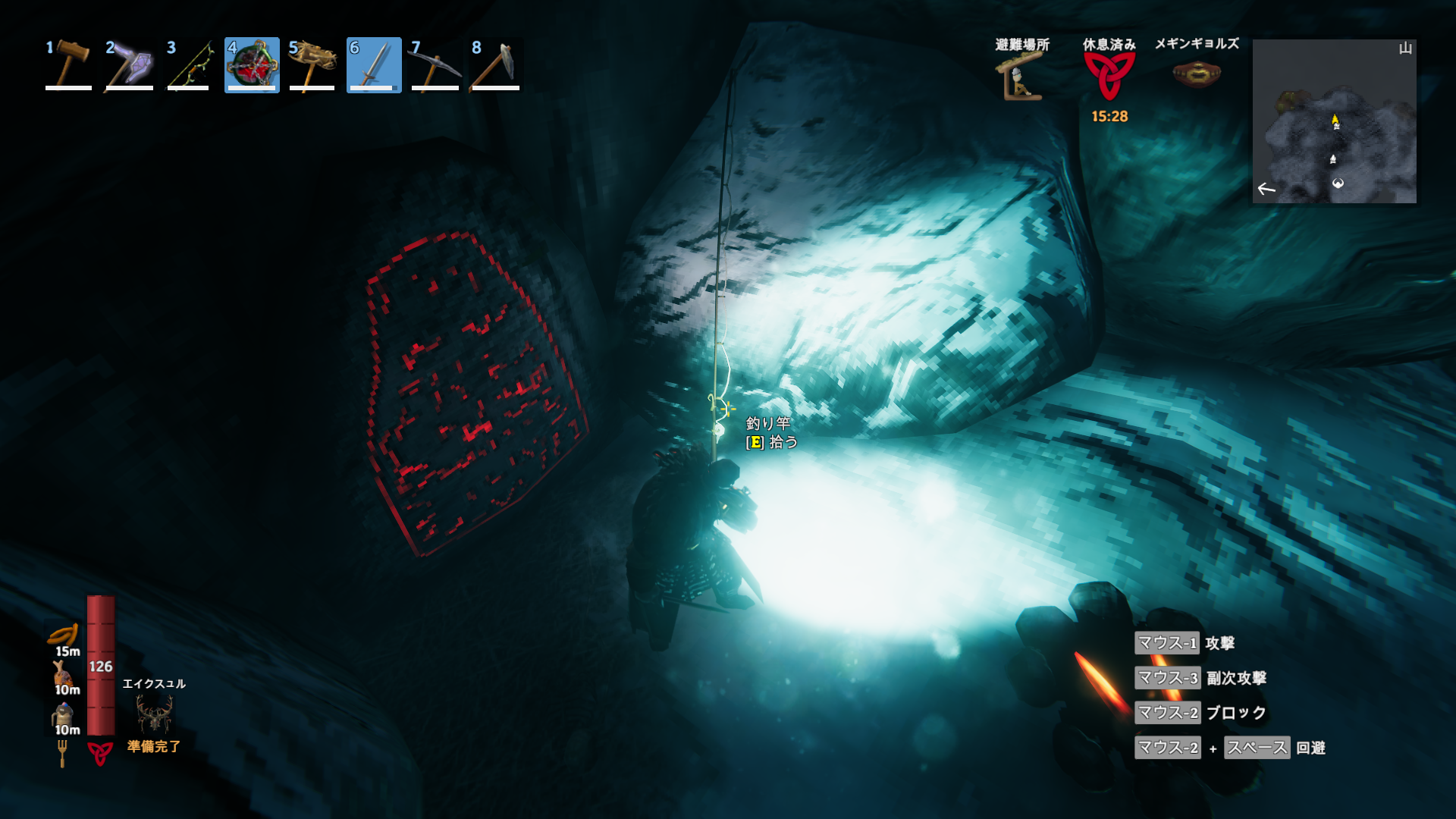Open the mountain minimap
This screenshot has height=819, width=1456.
click(1334, 121)
